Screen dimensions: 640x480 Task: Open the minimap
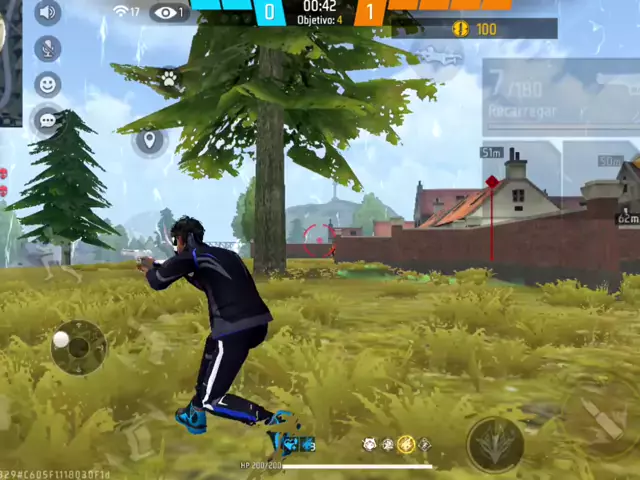coord(10,60)
